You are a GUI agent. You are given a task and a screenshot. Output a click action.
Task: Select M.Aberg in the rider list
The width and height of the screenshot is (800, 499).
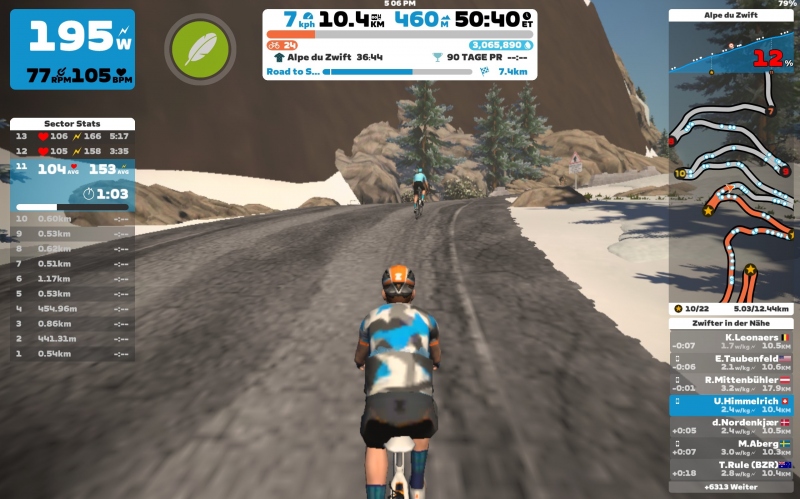click(731, 448)
